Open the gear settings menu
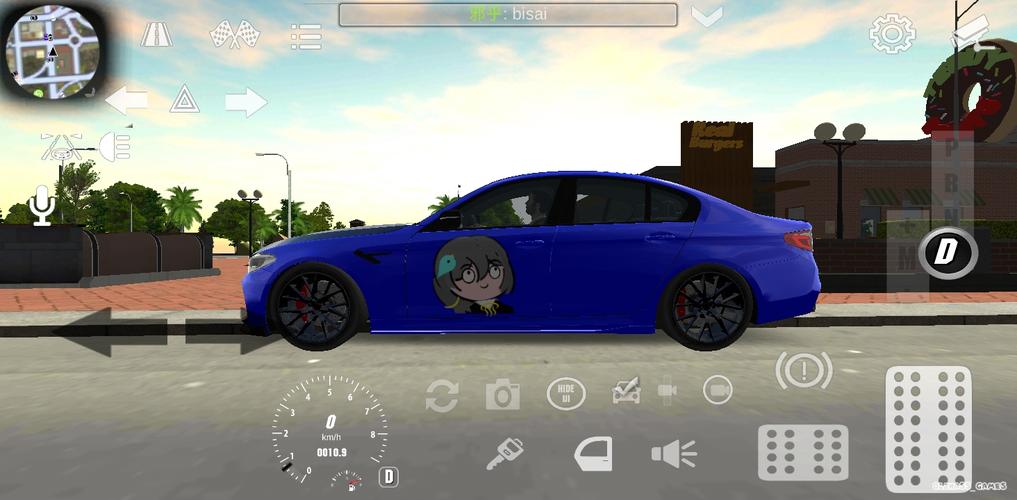This screenshot has height=500, width=1017. coord(892,34)
